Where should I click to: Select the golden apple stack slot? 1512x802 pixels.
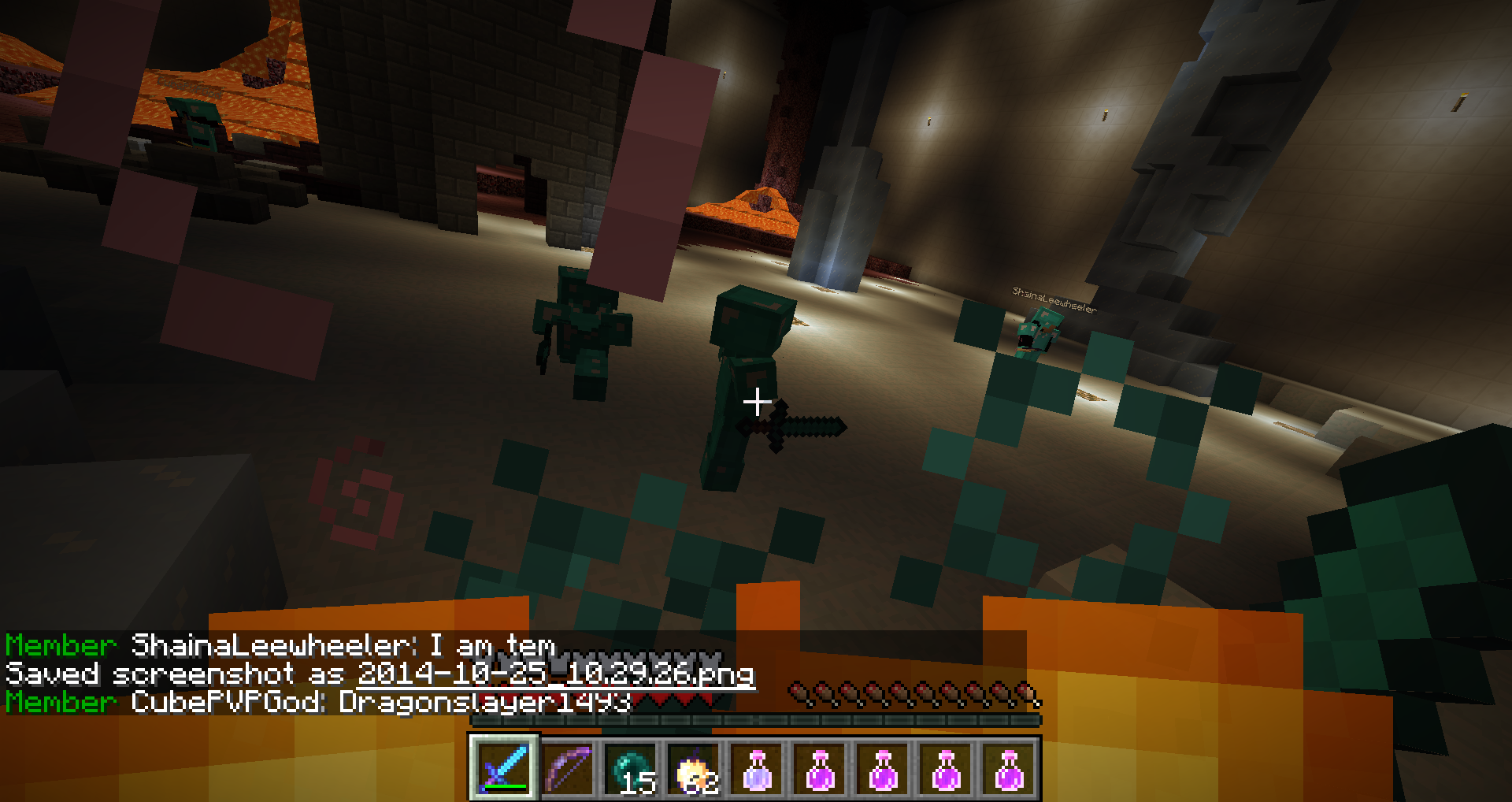tap(694, 768)
